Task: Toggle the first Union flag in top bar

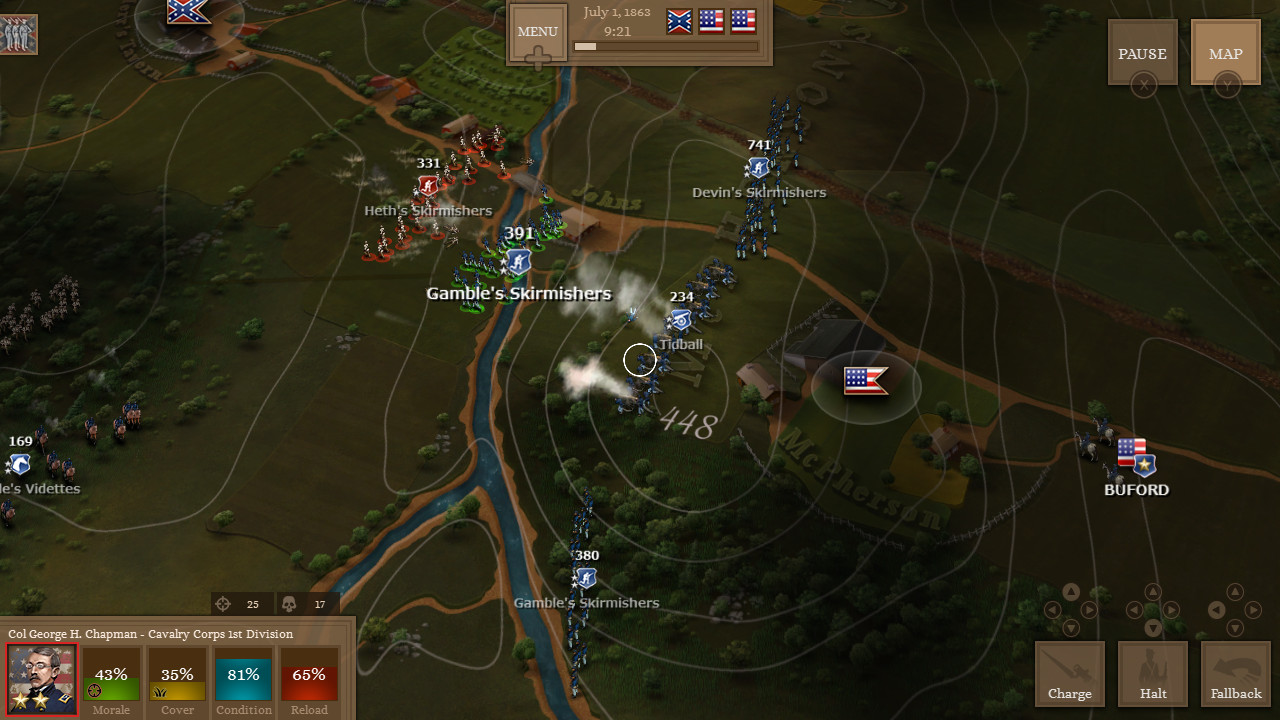Action: coord(711,20)
